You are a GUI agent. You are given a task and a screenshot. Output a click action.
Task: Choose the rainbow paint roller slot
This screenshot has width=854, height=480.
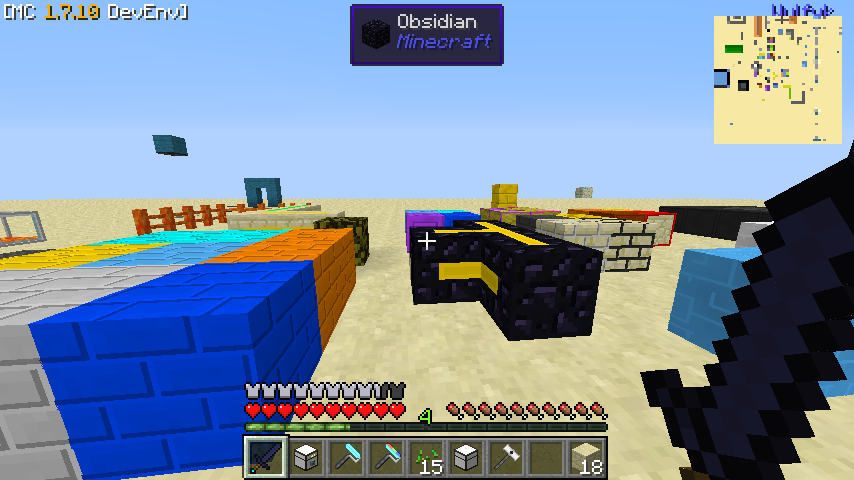pos(385,458)
